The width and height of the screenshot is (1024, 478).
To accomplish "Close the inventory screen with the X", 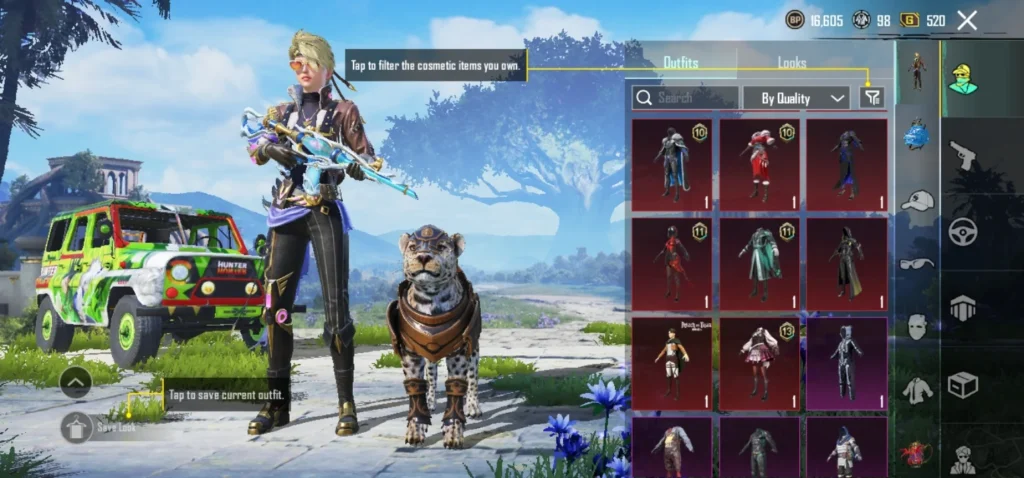I will tap(967, 20).
